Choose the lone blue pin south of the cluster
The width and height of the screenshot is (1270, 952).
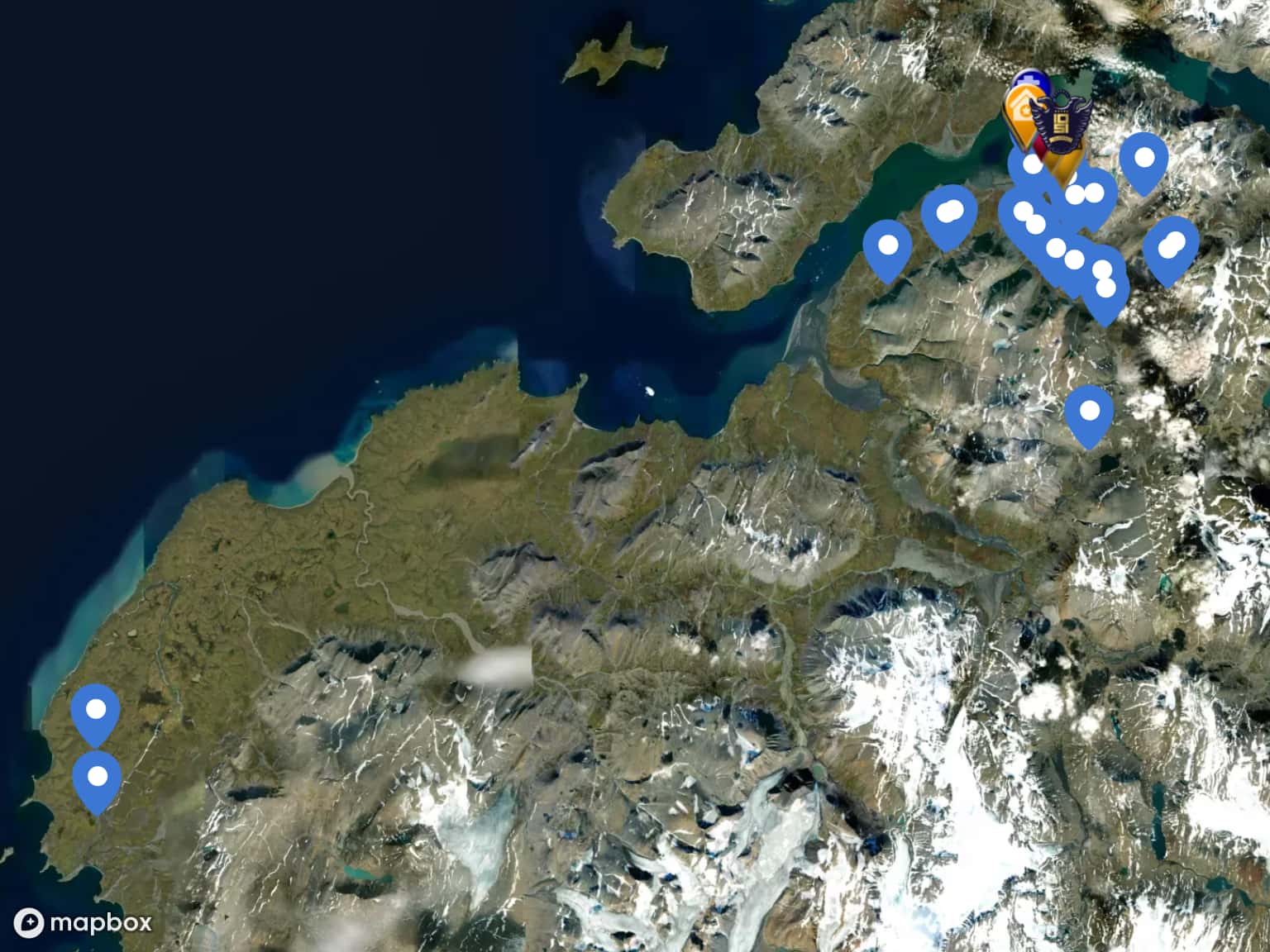(x=1089, y=412)
